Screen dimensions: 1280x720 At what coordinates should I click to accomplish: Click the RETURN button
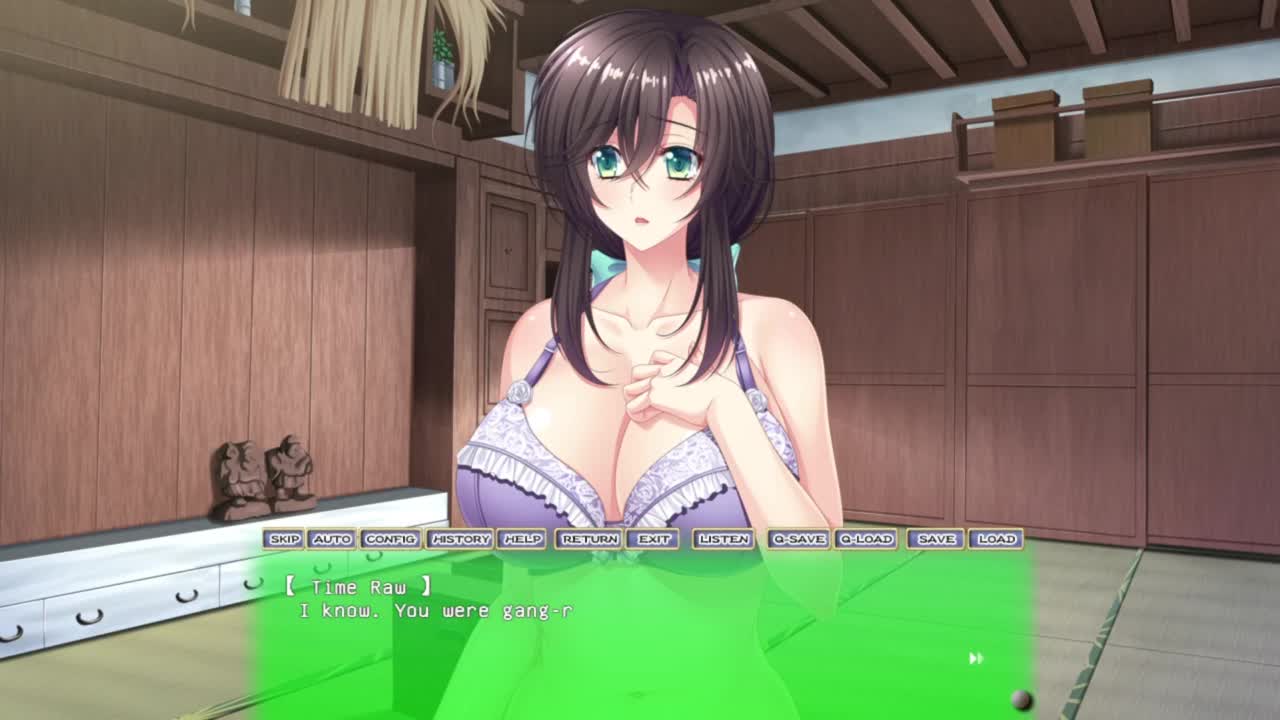pyautogui.click(x=589, y=539)
